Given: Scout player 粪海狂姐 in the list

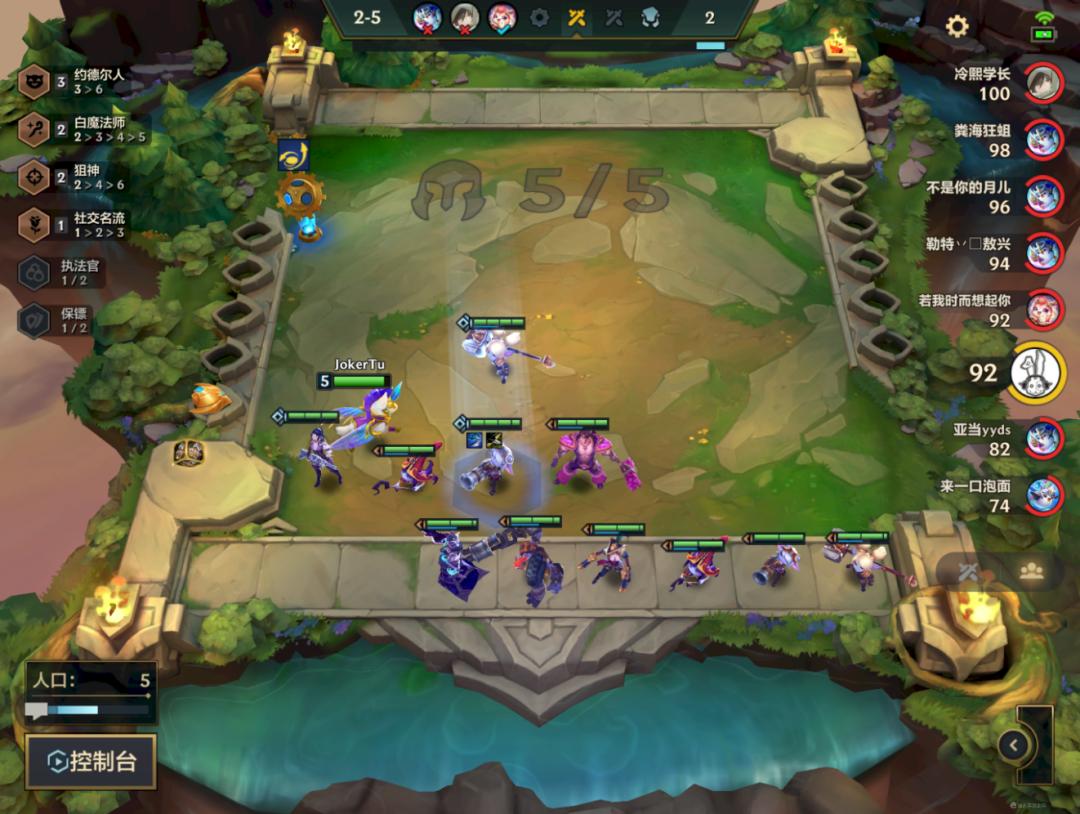Looking at the screenshot, I should click(x=1043, y=140).
